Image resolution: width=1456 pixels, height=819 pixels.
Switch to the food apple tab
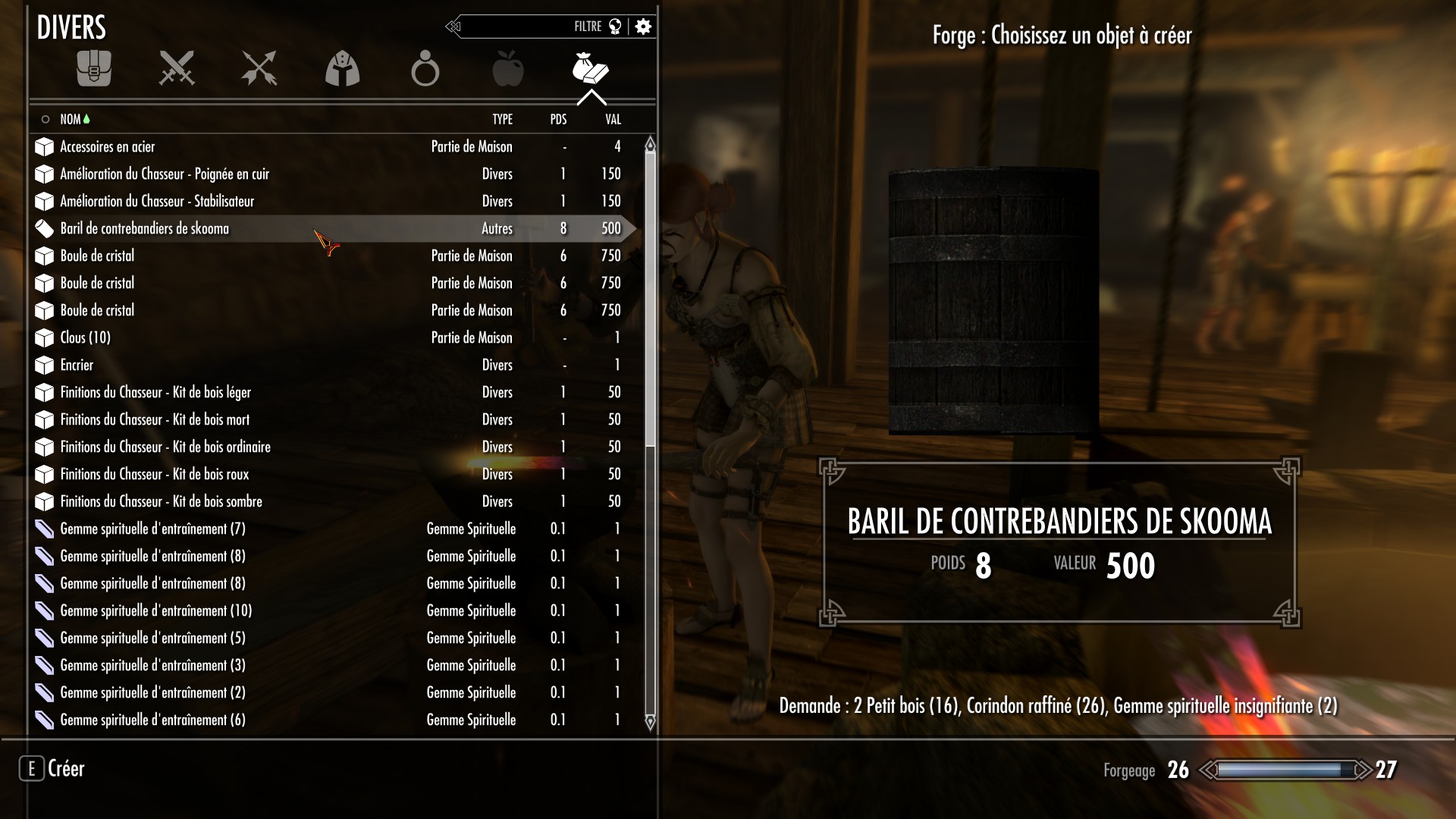point(507,69)
